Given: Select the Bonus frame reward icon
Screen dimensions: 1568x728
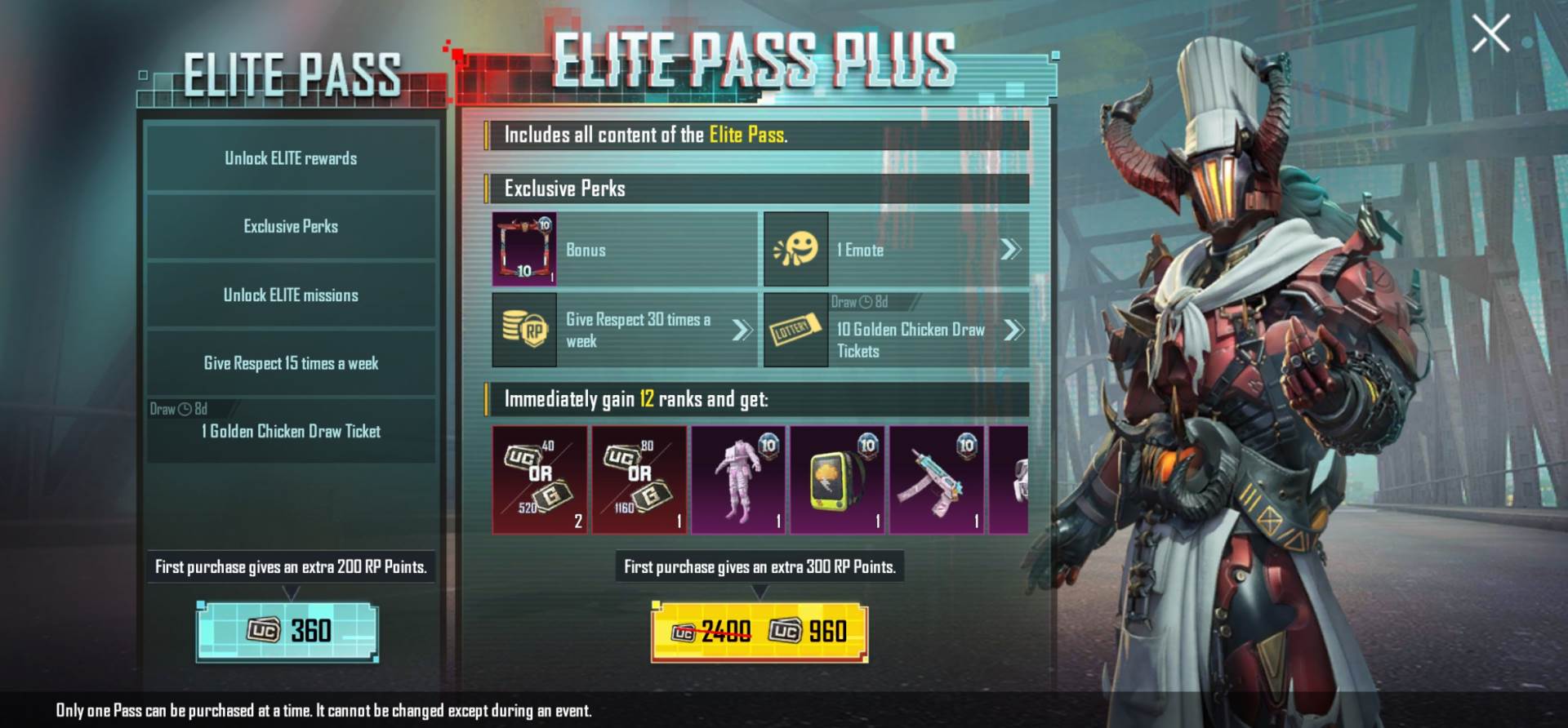Looking at the screenshot, I should [x=526, y=250].
